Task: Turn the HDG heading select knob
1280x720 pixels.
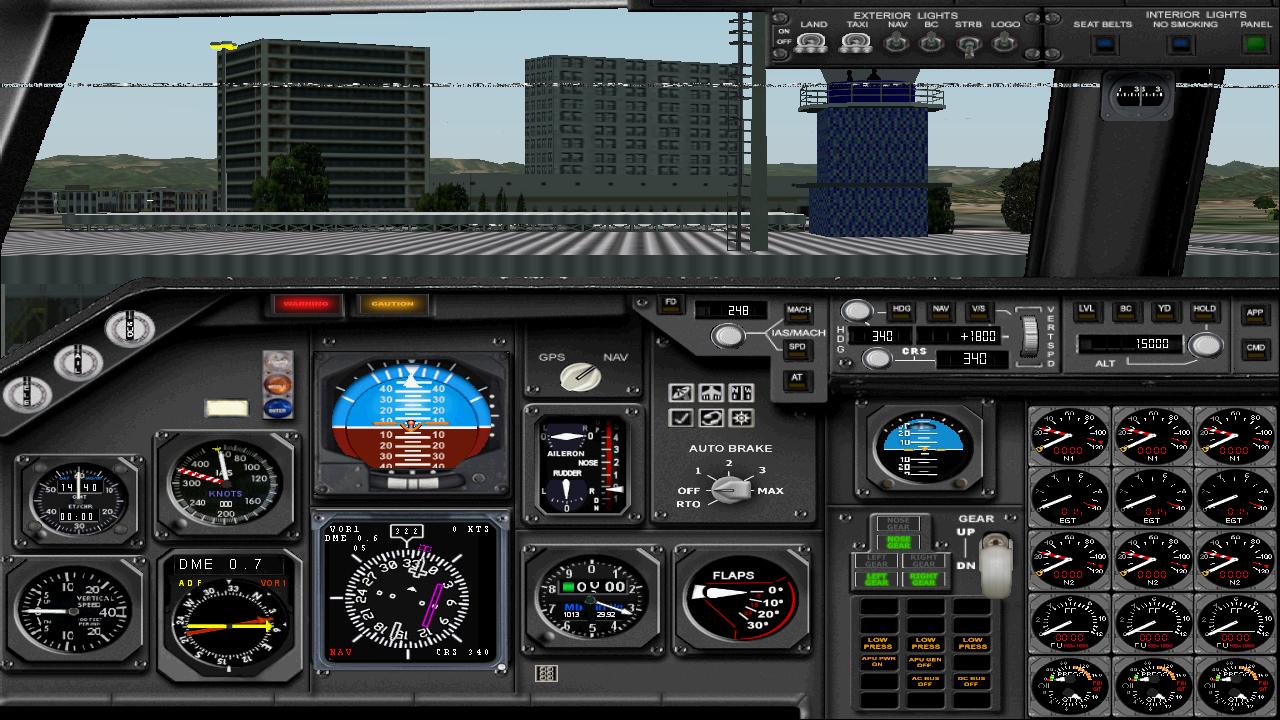Action: [x=857, y=311]
